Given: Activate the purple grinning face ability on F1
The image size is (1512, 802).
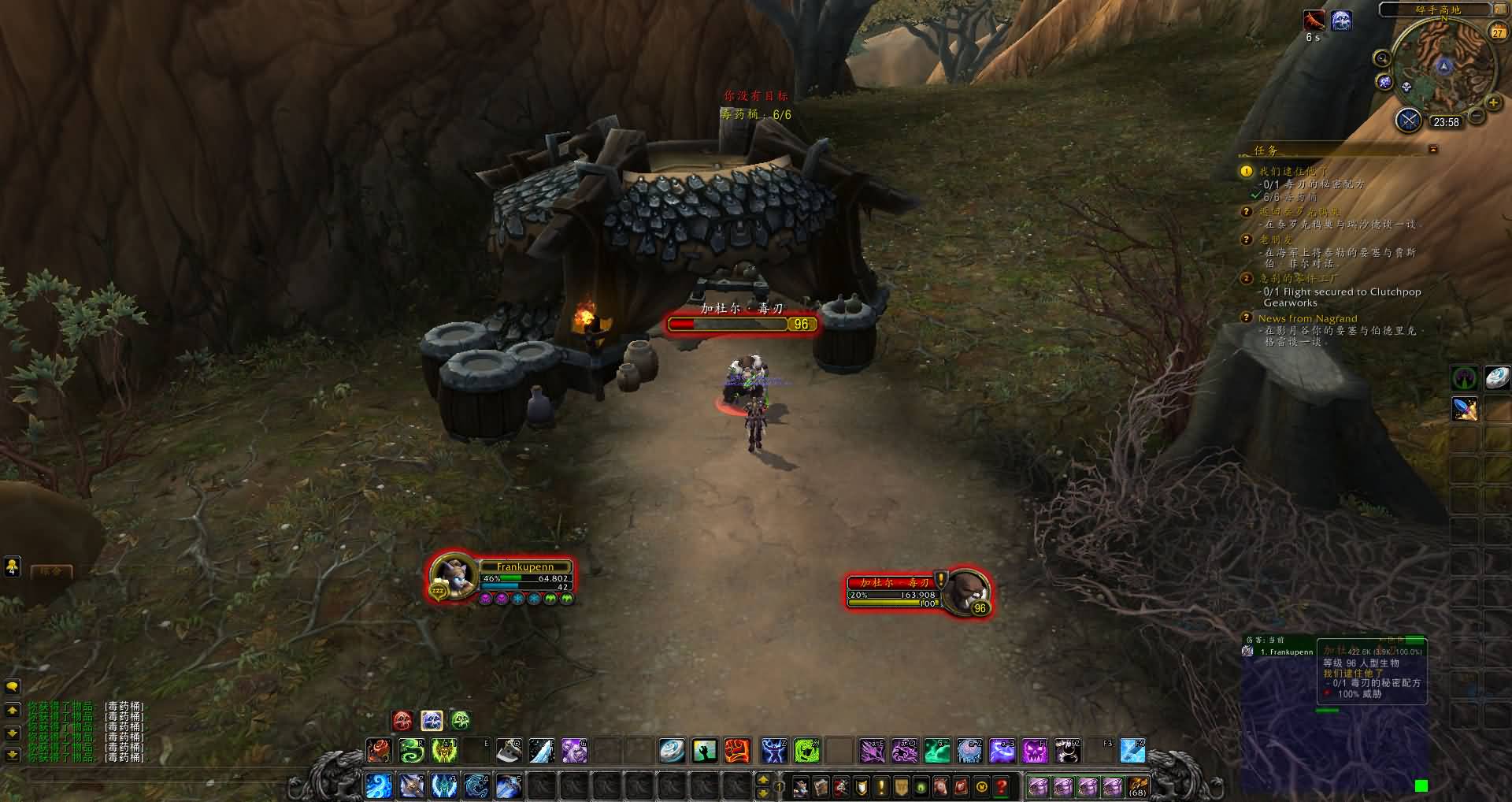Looking at the screenshot, I should 1034,751.
